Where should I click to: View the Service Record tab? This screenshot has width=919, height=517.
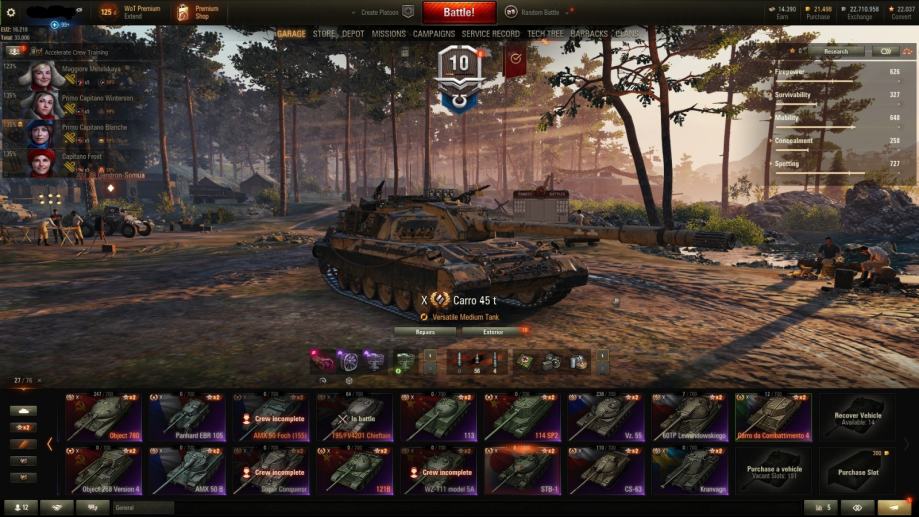[x=491, y=34]
